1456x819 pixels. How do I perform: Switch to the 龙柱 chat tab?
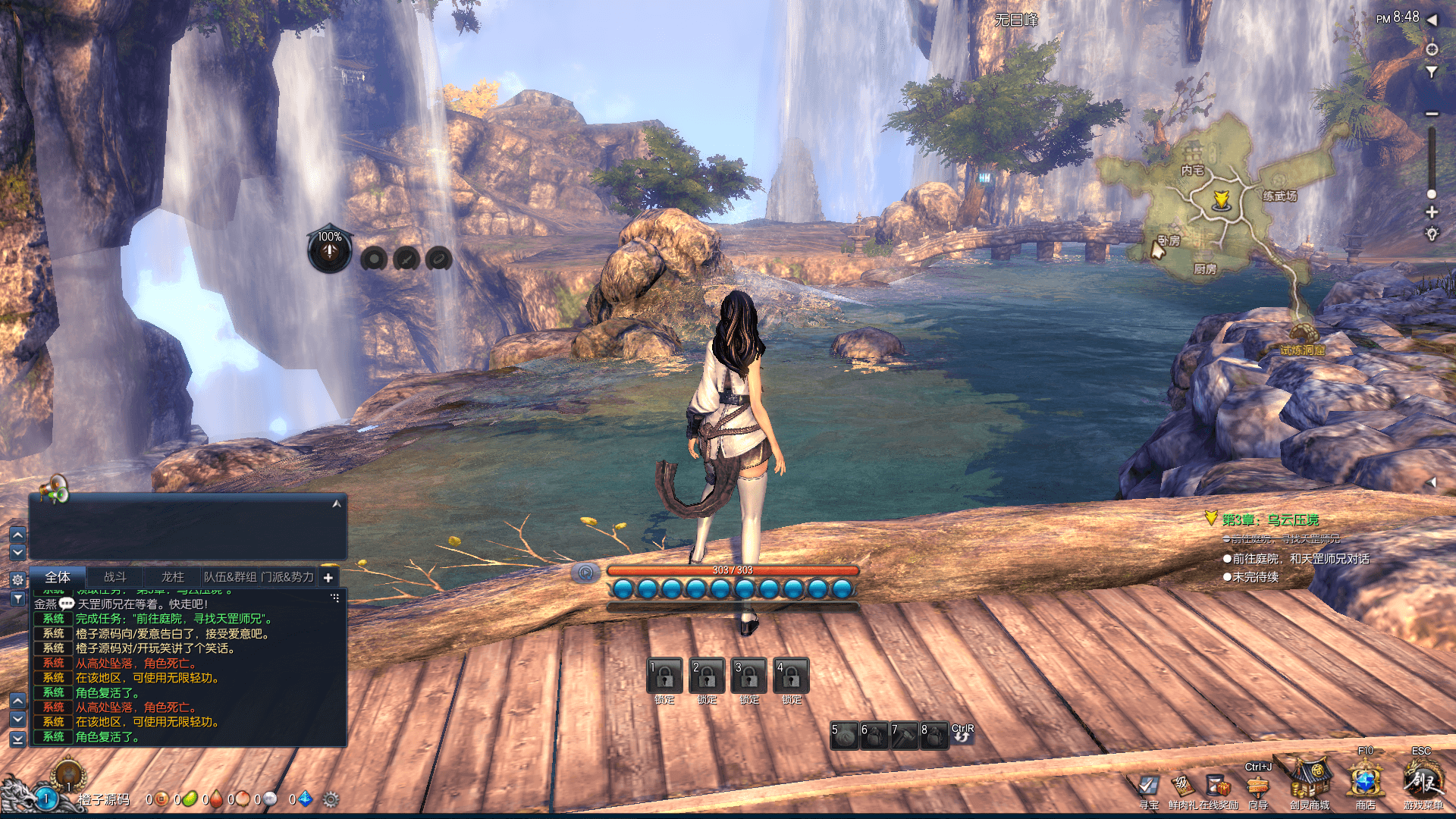(x=173, y=577)
